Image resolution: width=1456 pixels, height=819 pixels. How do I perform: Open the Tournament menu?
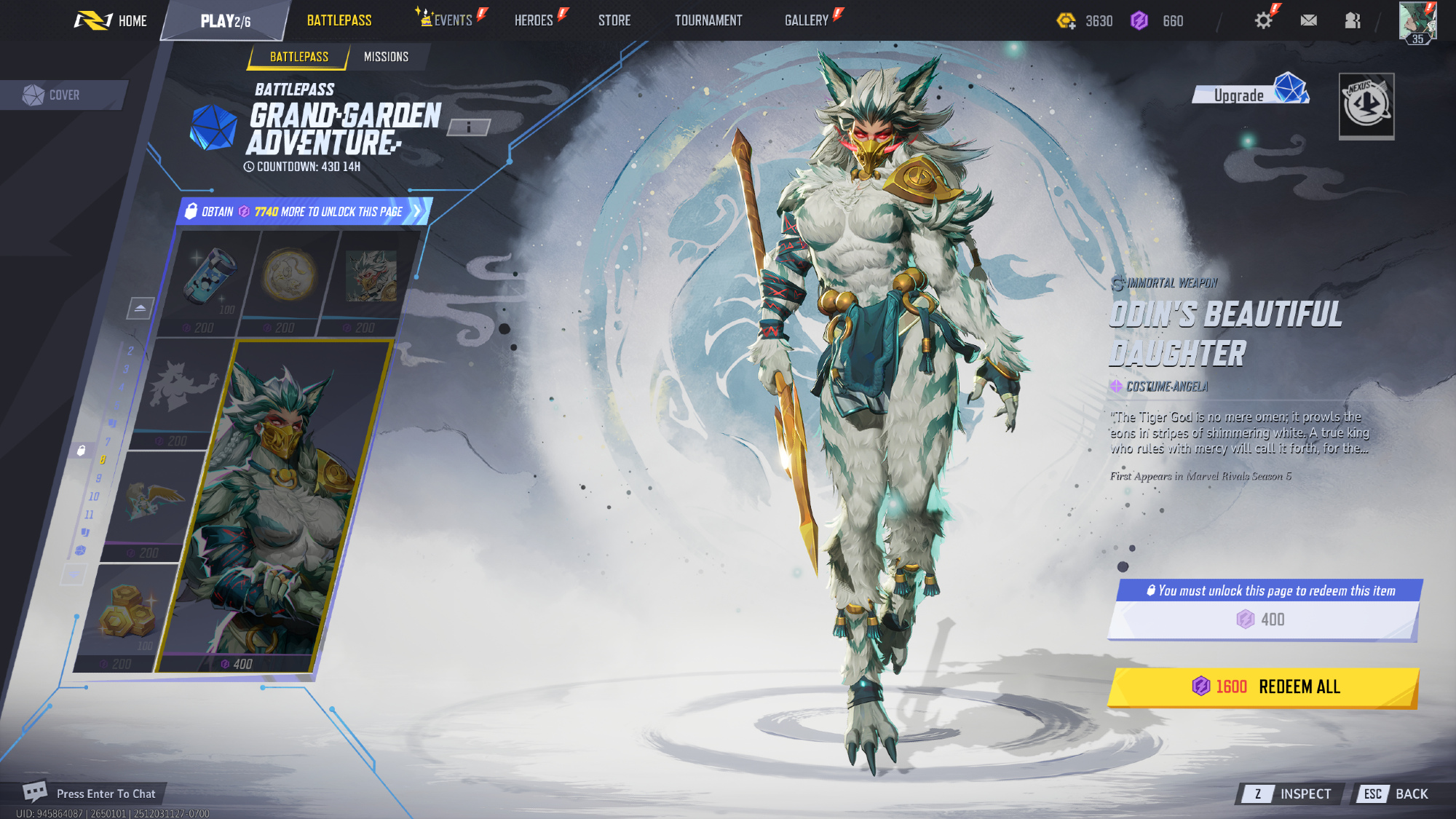[x=708, y=20]
